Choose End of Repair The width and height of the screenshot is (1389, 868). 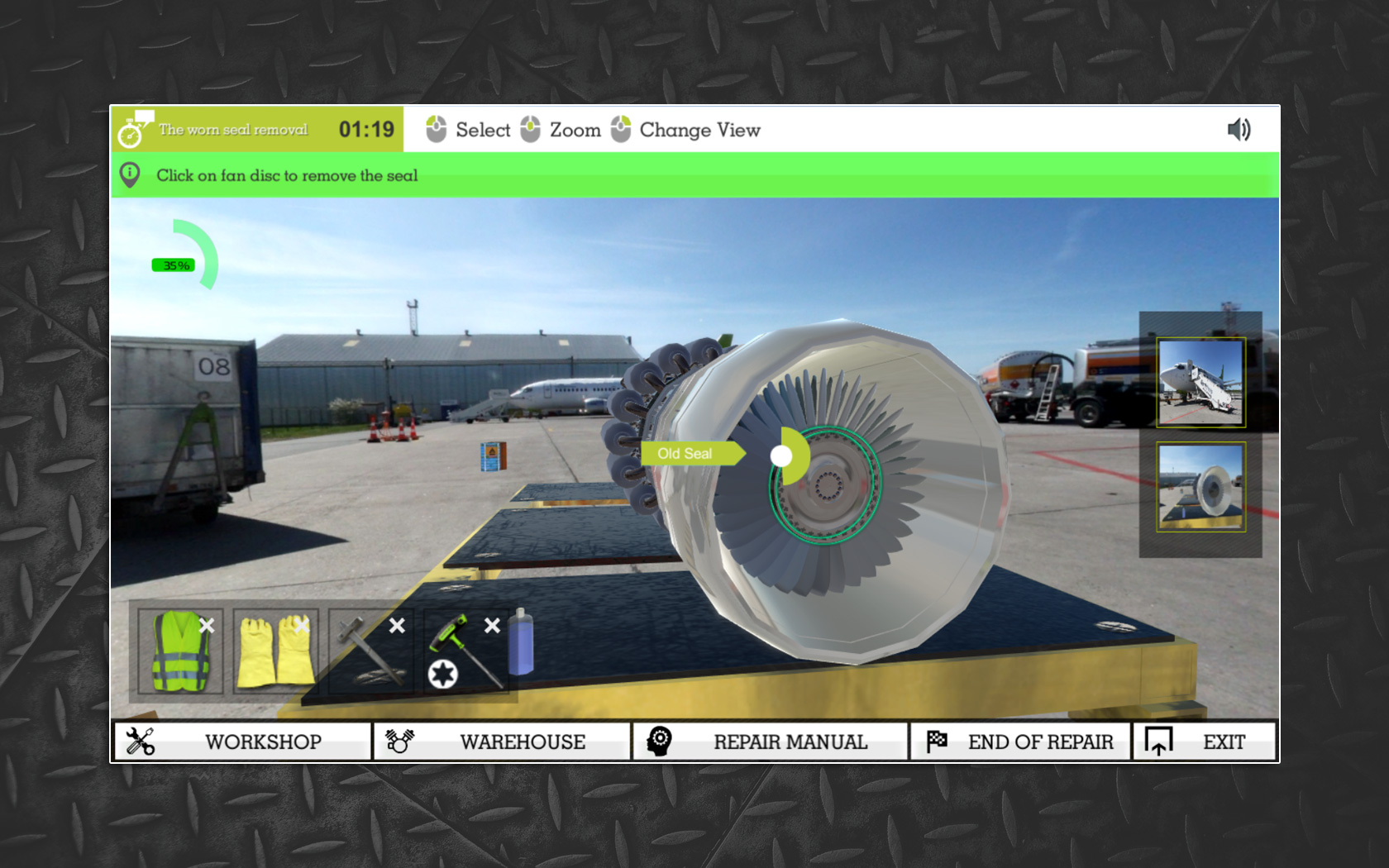pyautogui.click(x=1021, y=742)
